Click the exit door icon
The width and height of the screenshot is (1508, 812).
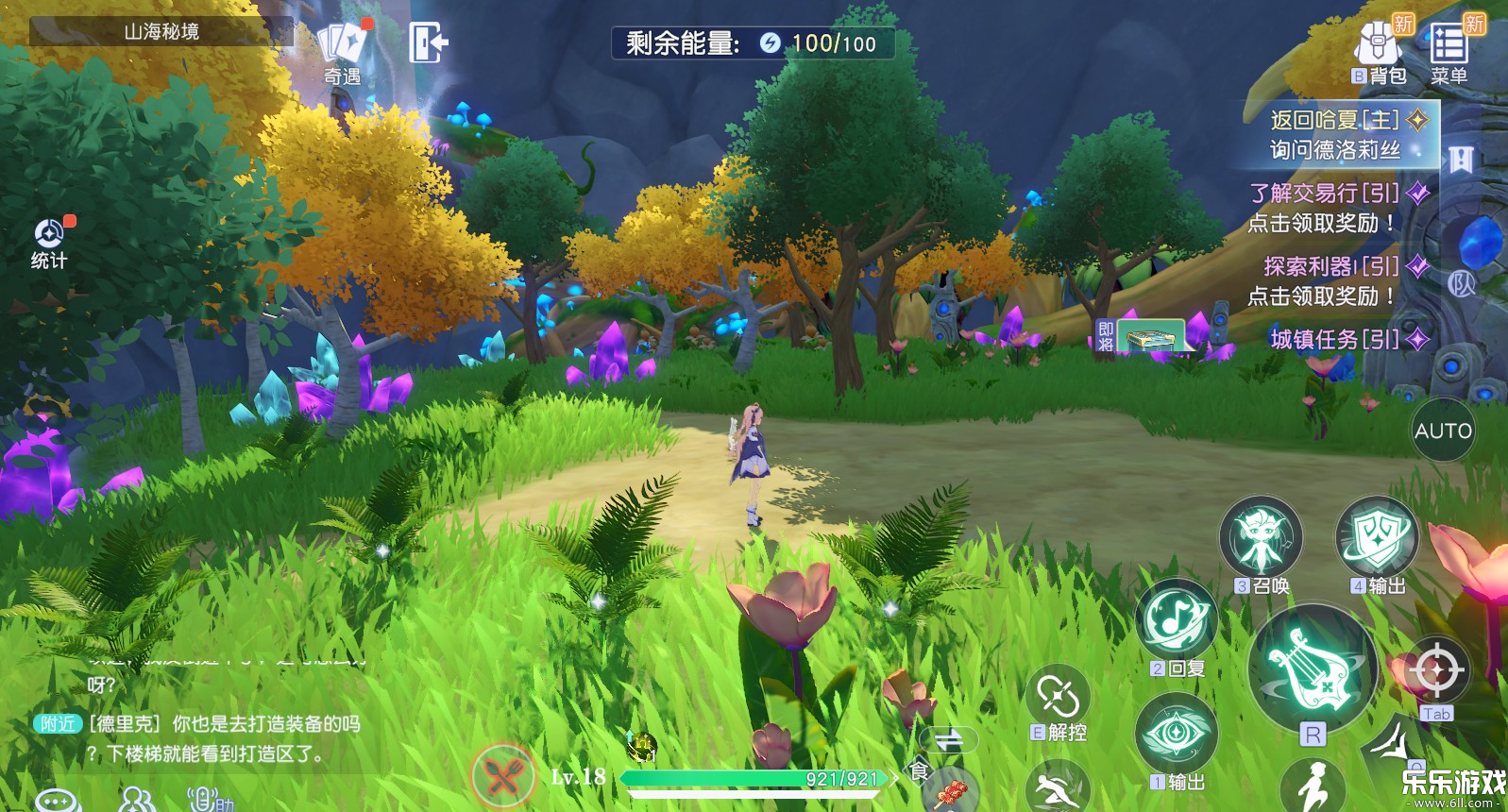(427, 43)
